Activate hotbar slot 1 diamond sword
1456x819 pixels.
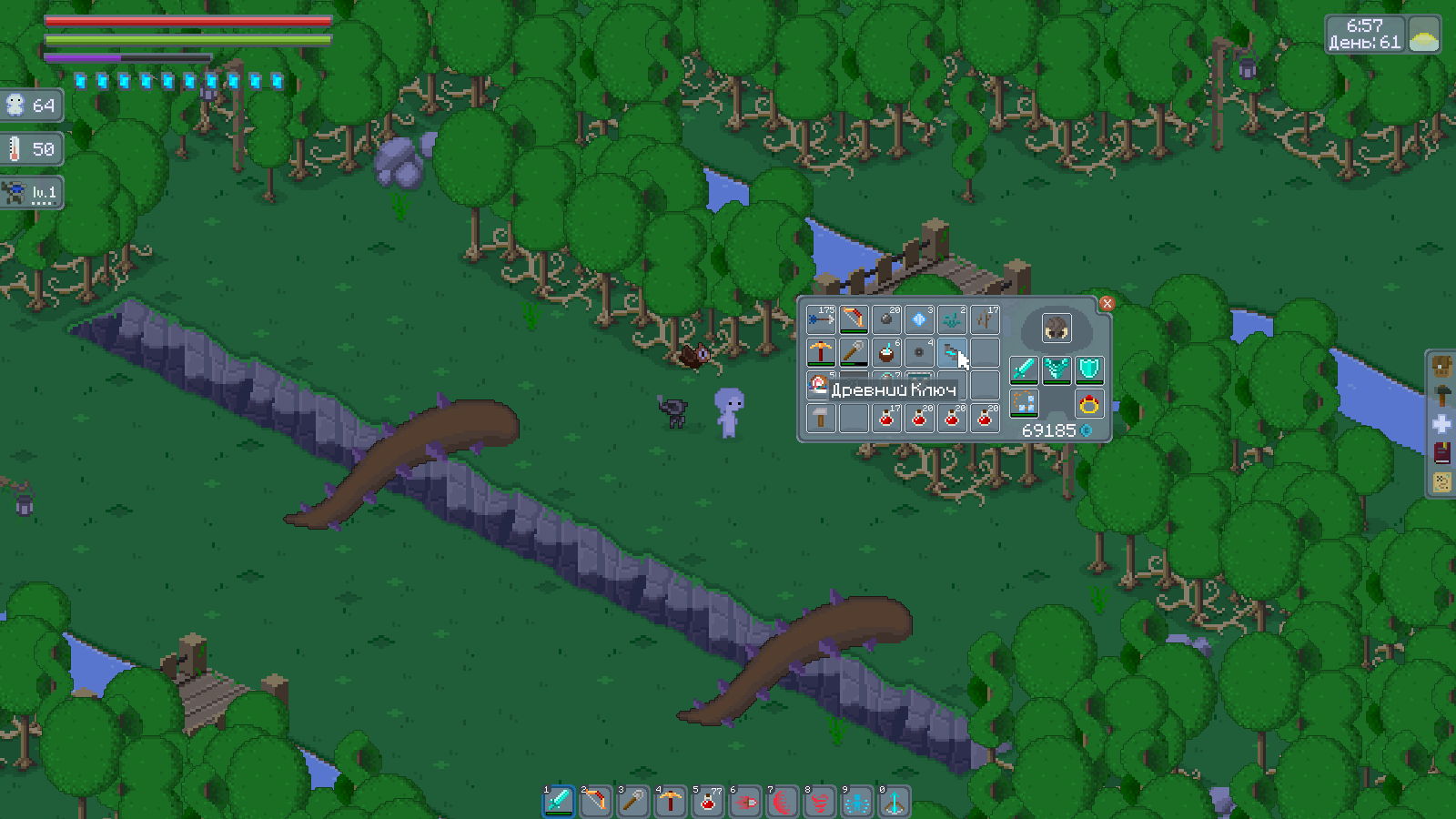click(x=558, y=801)
